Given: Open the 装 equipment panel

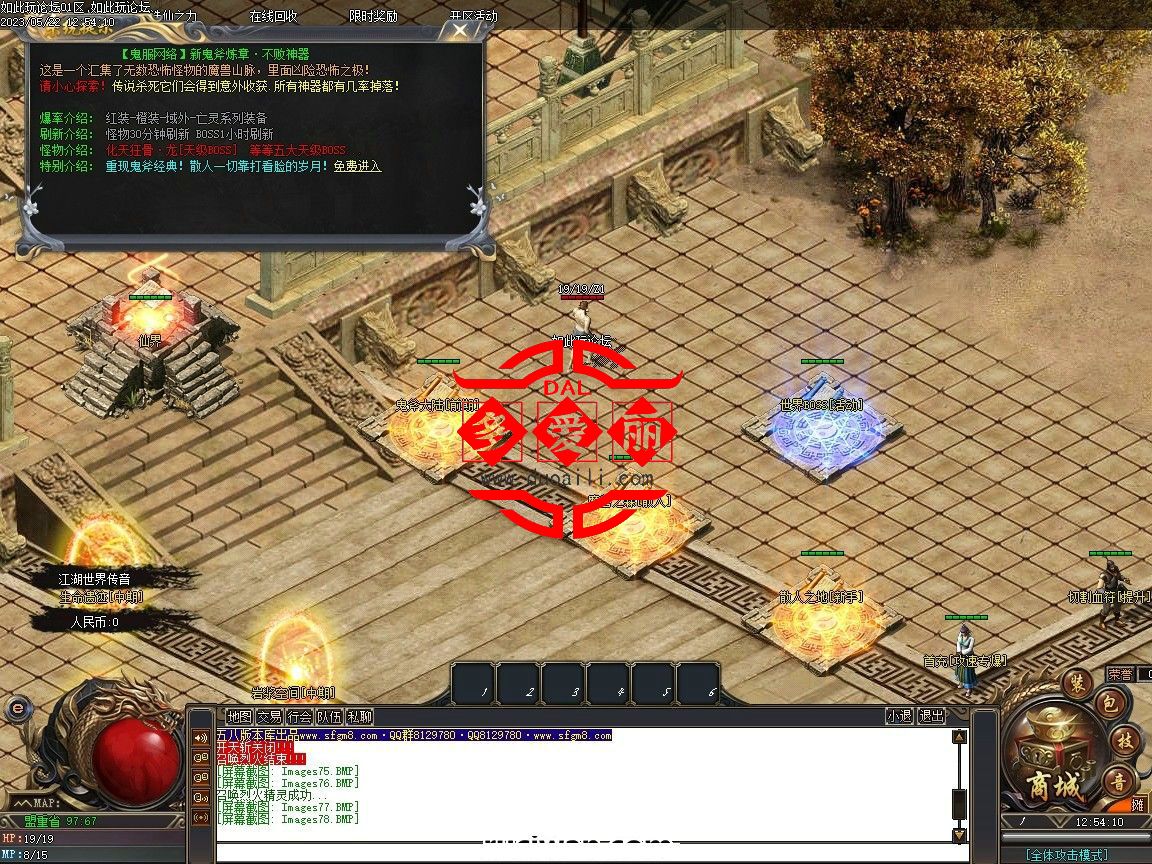Looking at the screenshot, I should pyautogui.click(x=1077, y=684).
